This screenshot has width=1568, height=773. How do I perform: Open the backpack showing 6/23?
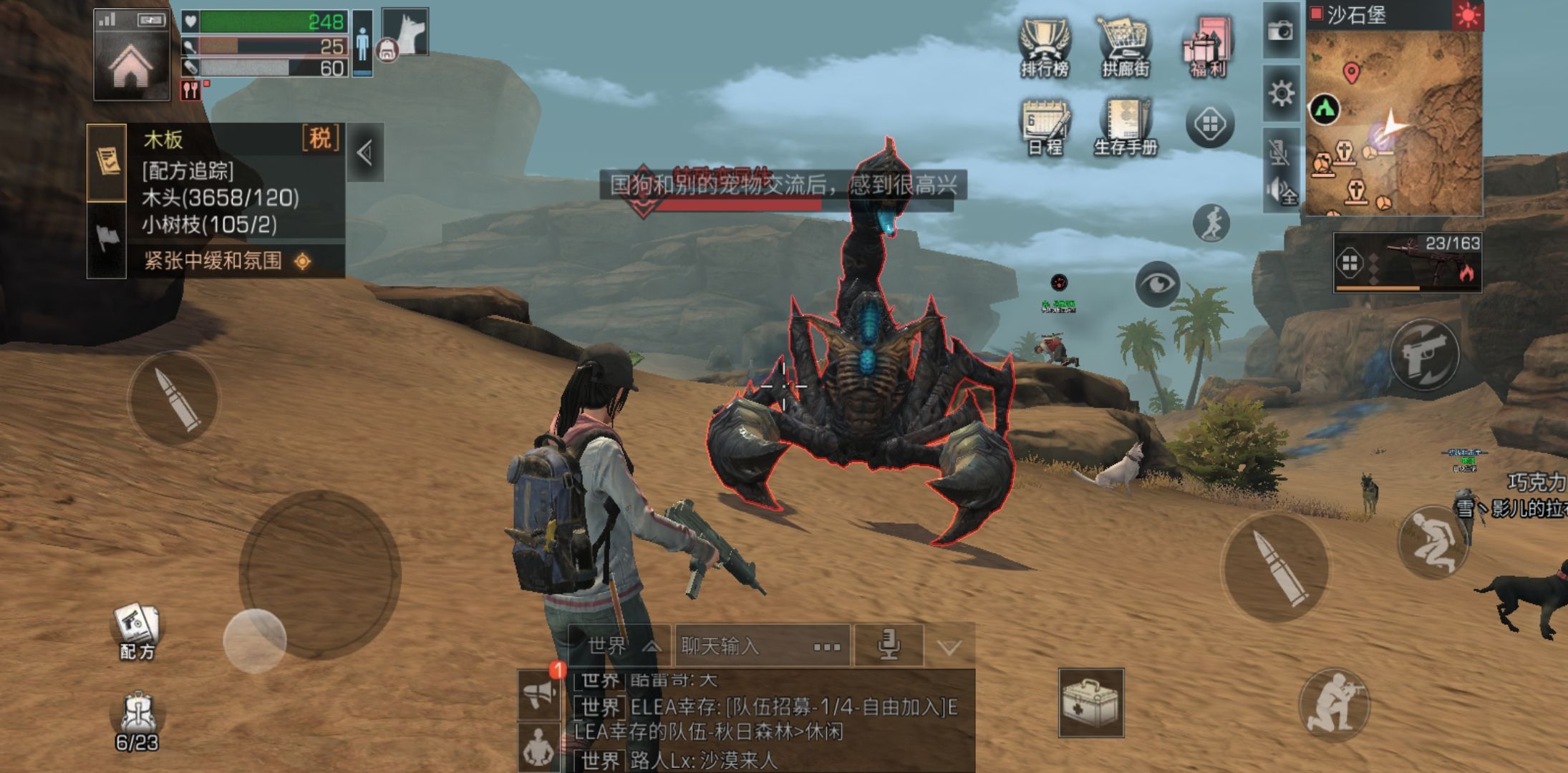coord(137,721)
